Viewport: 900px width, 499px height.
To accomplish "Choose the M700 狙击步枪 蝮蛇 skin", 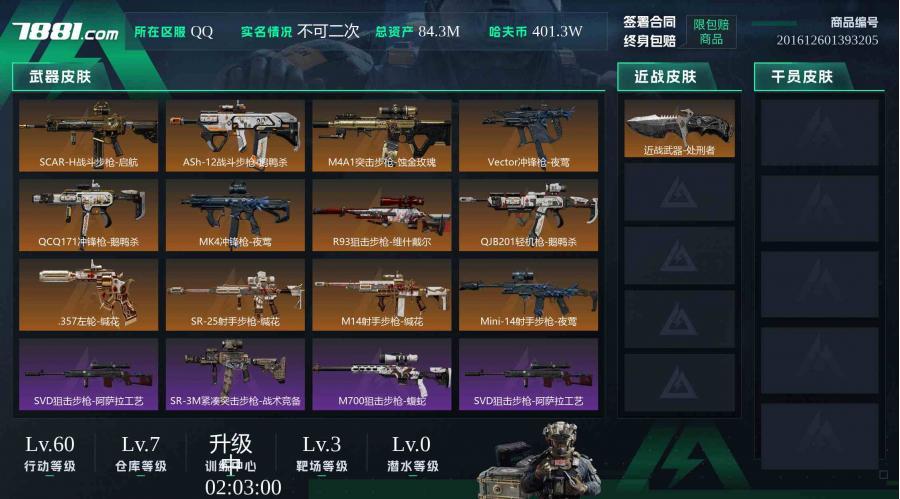I will [382, 375].
